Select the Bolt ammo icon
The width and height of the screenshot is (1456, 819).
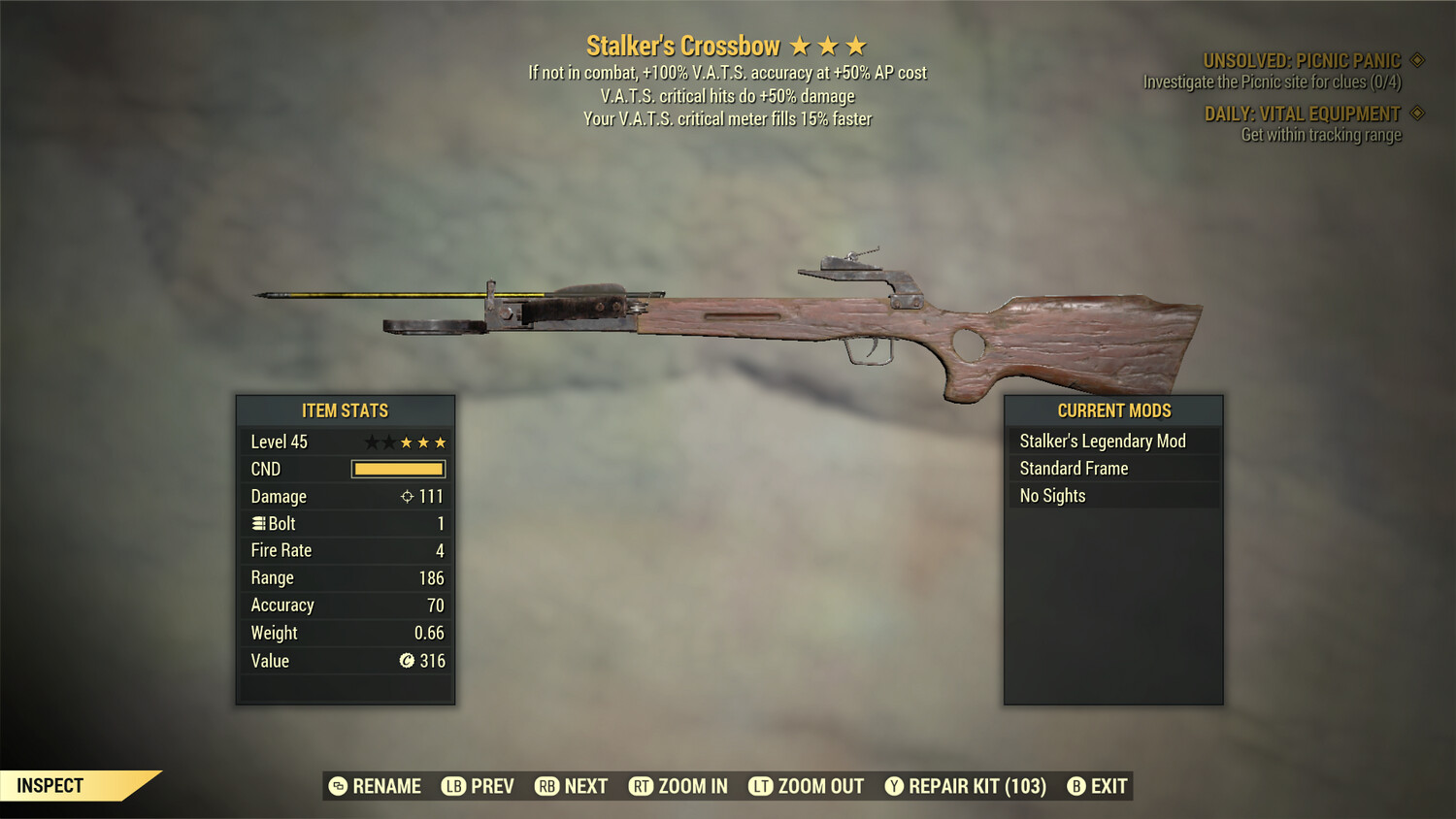click(x=258, y=523)
